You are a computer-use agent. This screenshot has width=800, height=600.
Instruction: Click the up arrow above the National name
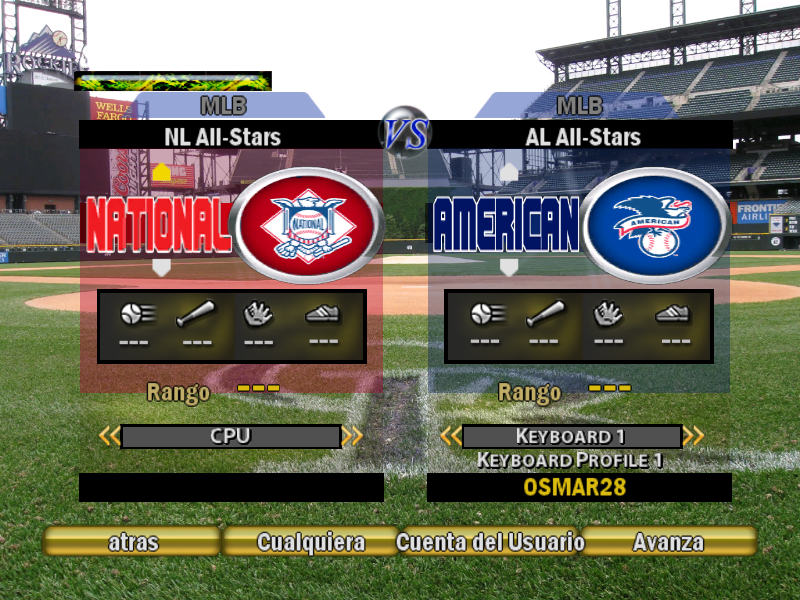(161, 172)
